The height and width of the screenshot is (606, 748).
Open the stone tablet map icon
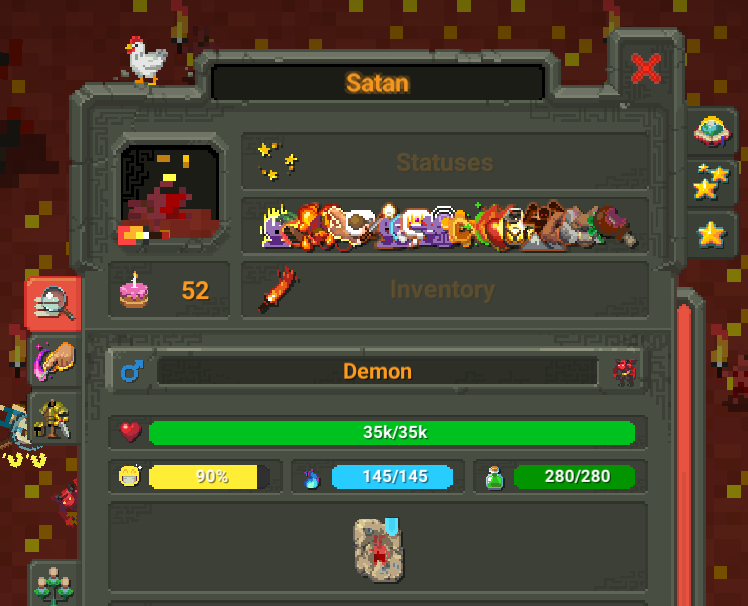point(378,549)
